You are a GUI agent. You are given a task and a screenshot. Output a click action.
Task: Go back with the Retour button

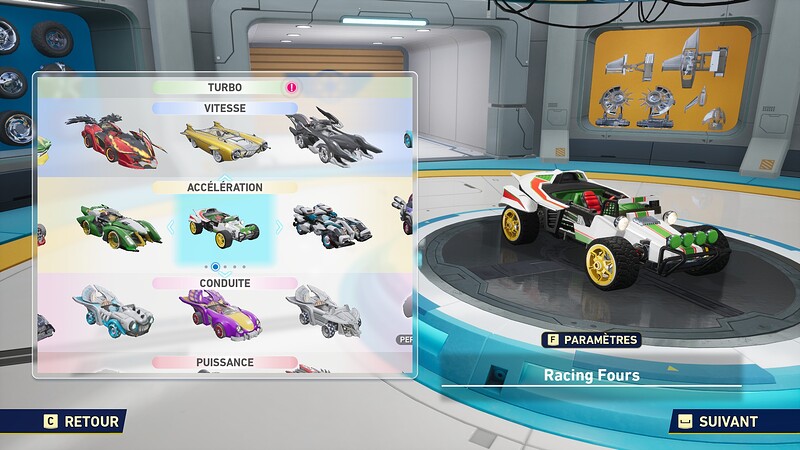(82, 422)
